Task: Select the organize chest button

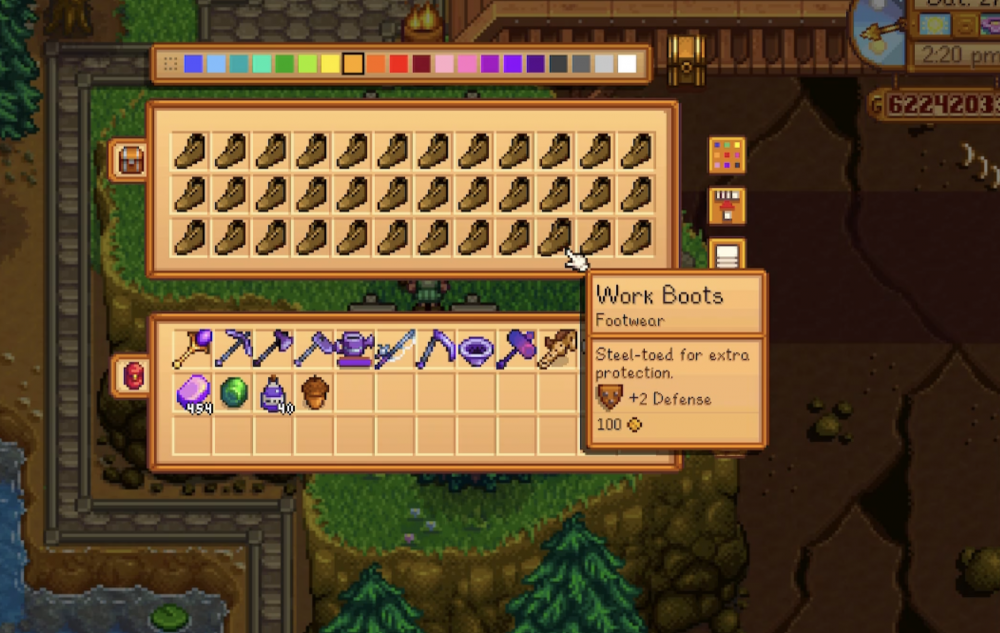Action: [727, 255]
